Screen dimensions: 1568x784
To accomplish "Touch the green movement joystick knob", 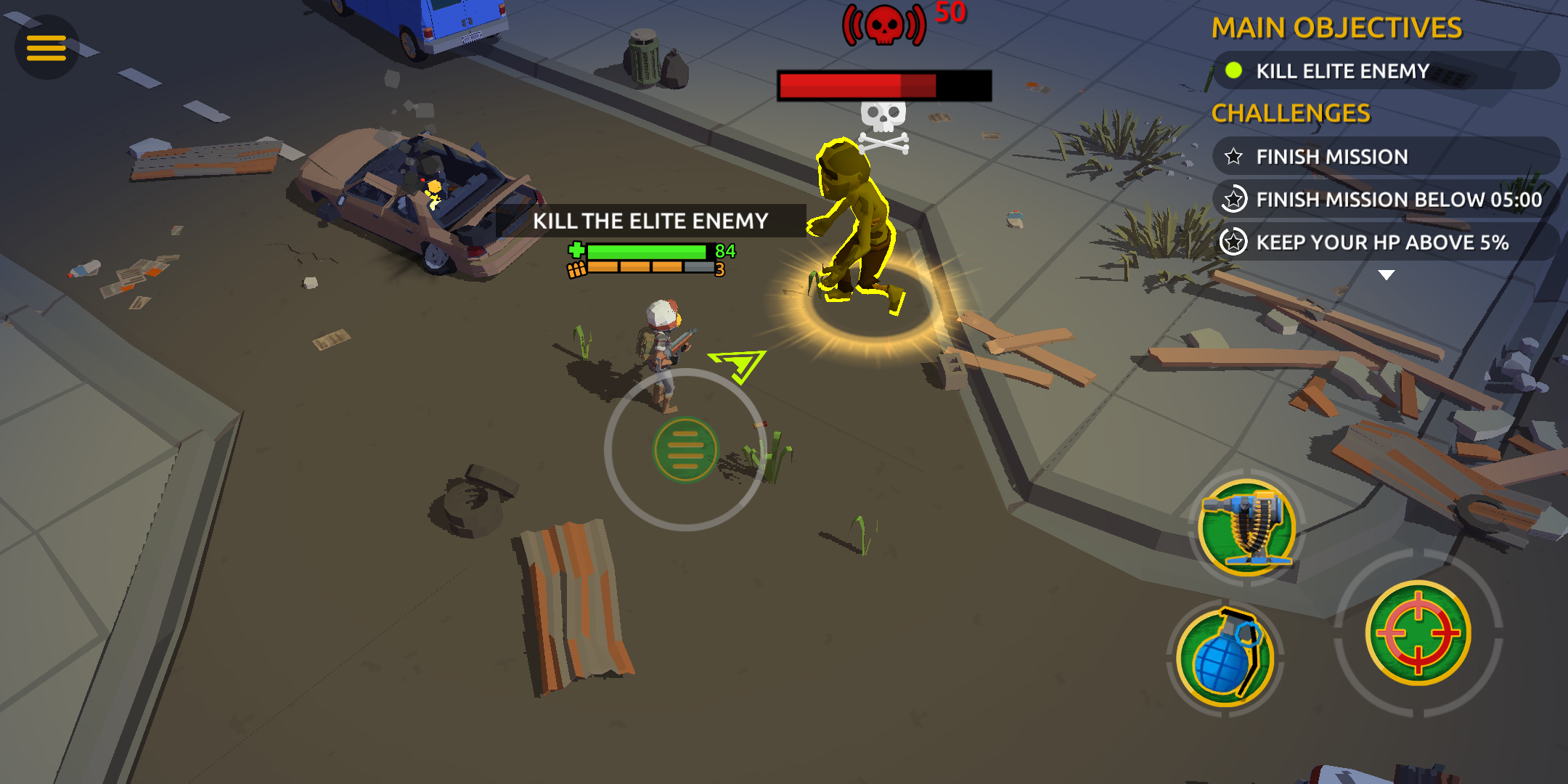I will click(685, 450).
